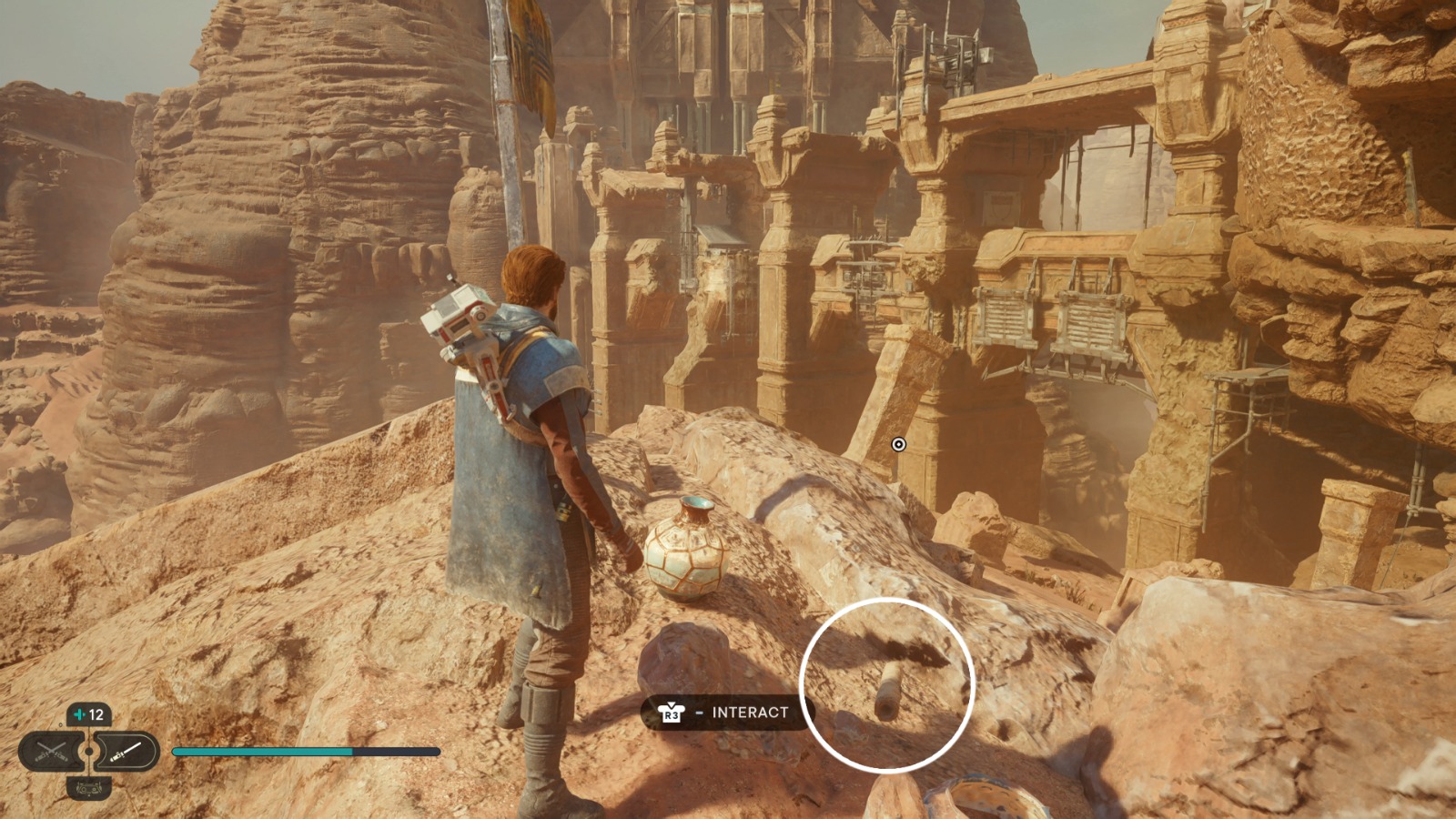The image size is (1456, 819).
Task: Expand the lower droid section of the wheel
Action: coord(89,789)
